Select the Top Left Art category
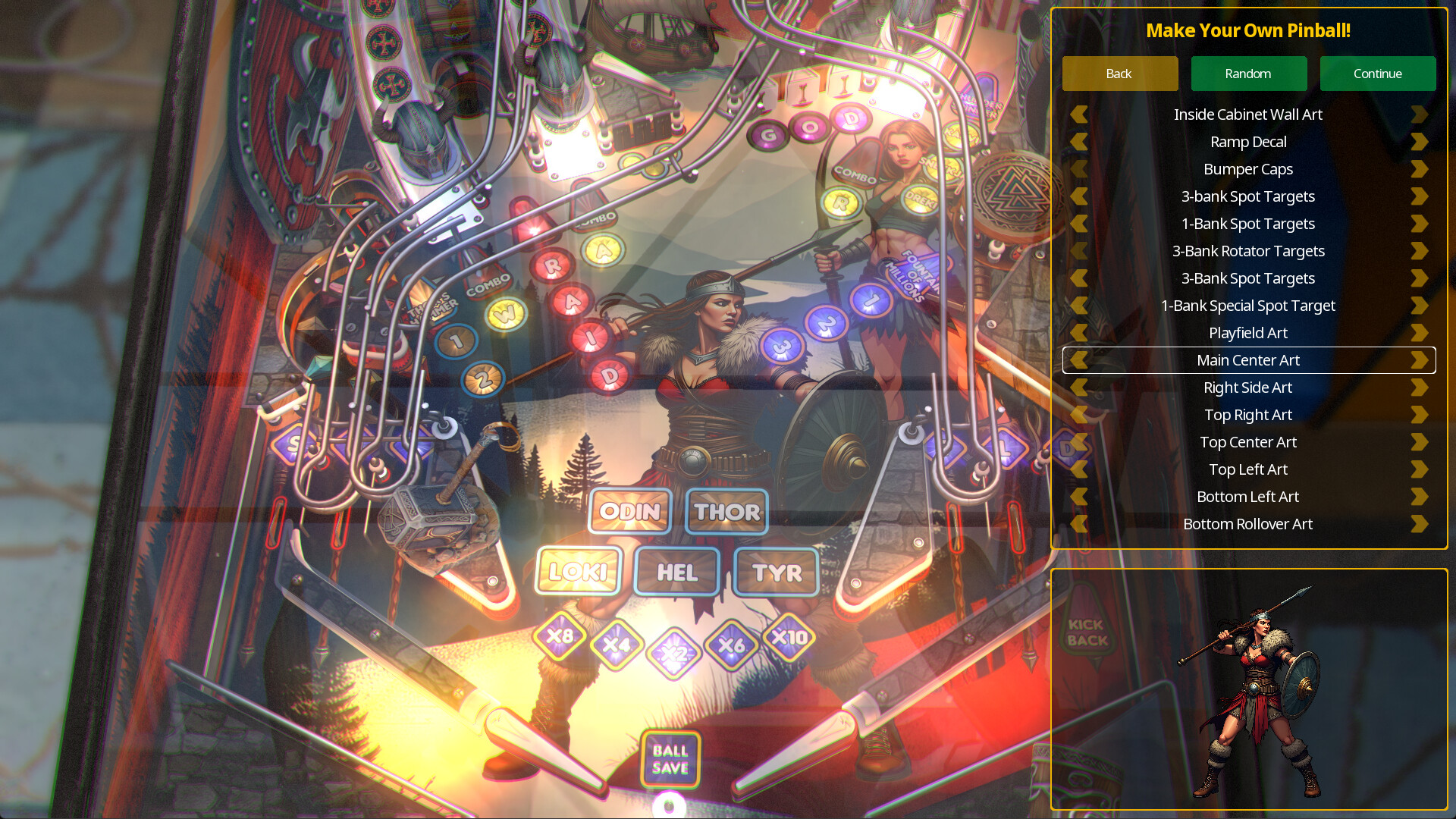The width and height of the screenshot is (1456, 819). click(1248, 469)
